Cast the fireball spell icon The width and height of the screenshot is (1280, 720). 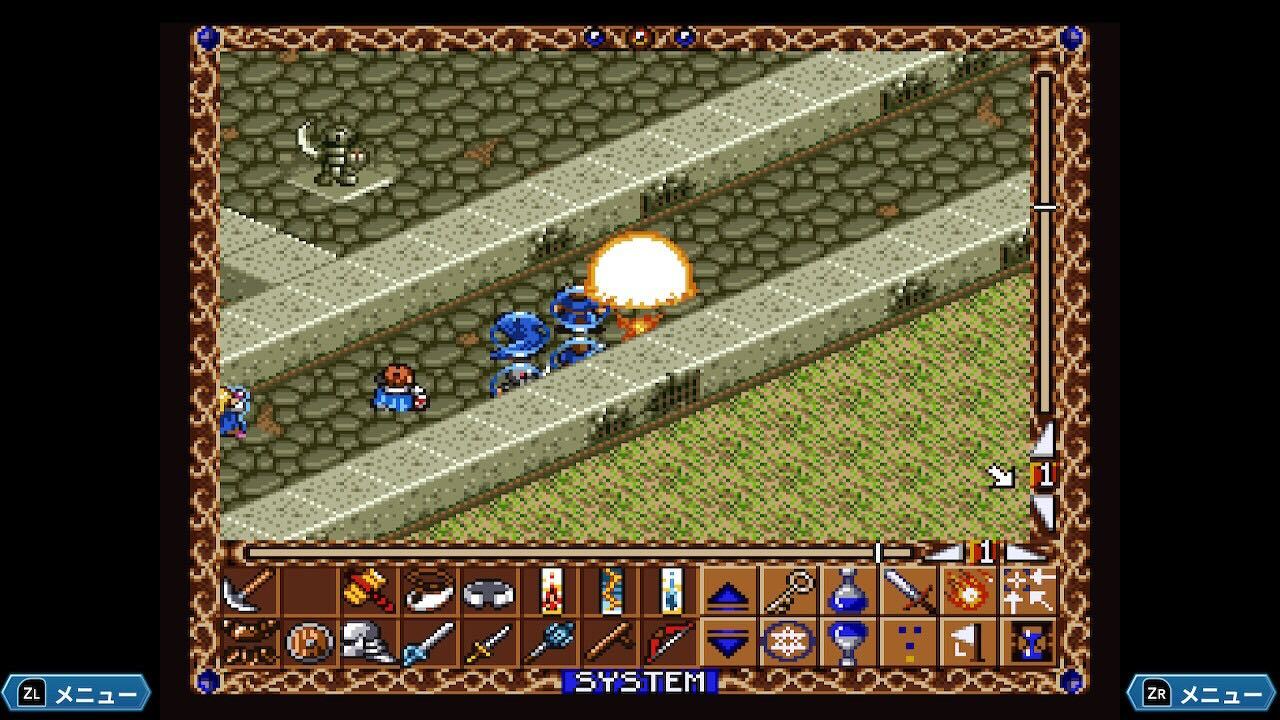[x=969, y=592]
